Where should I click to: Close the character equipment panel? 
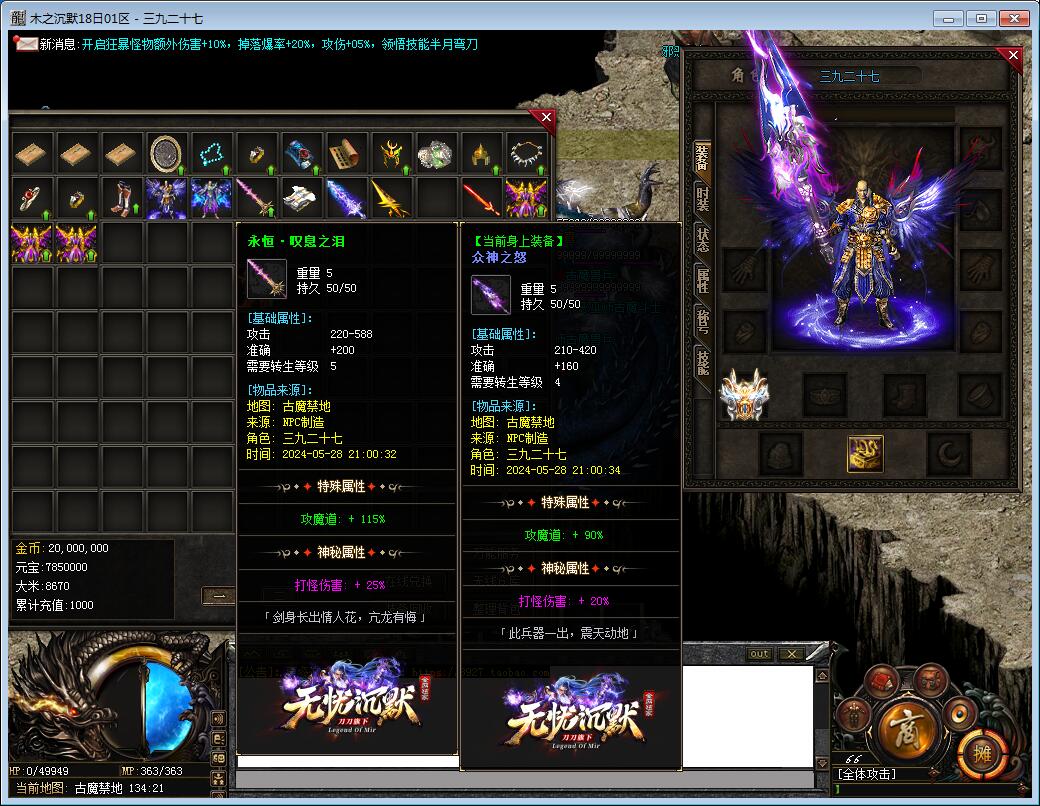[x=1013, y=57]
